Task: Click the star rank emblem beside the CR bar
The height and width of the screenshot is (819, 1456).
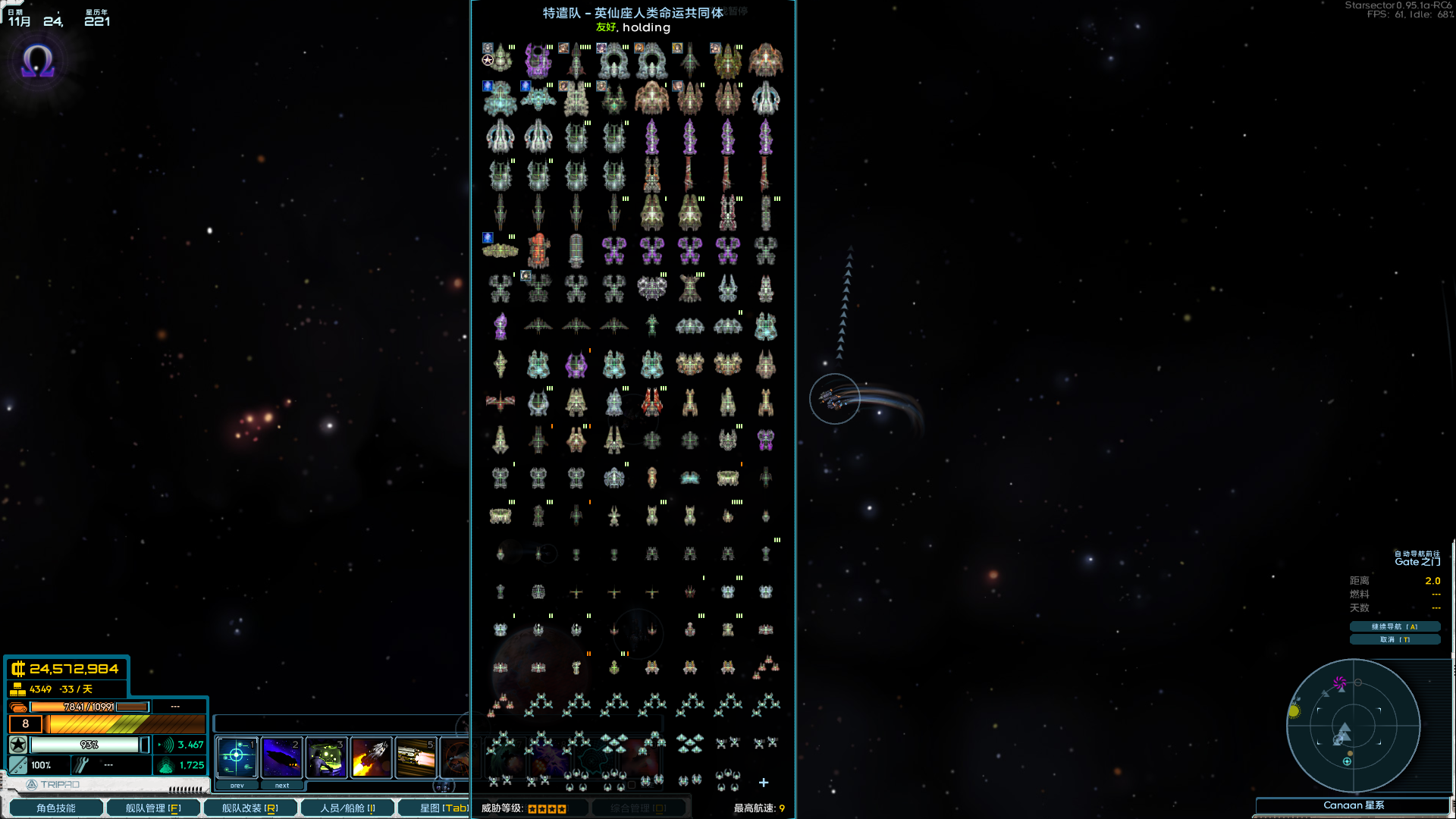Action: click(x=18, y=745)
